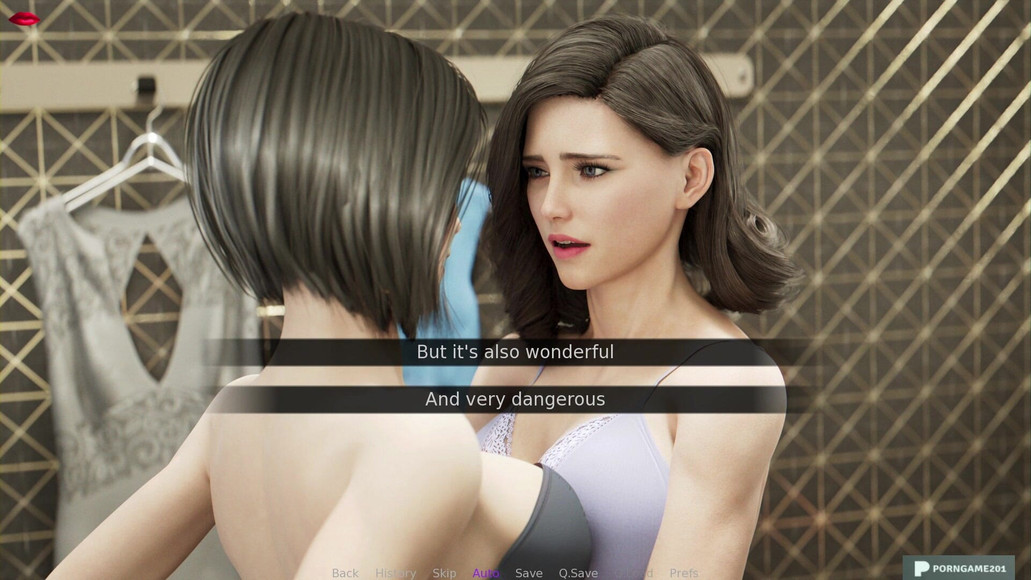Go Back to the previous line
Viewport: 1031px width, 580px height.
[x=345, y=573]
